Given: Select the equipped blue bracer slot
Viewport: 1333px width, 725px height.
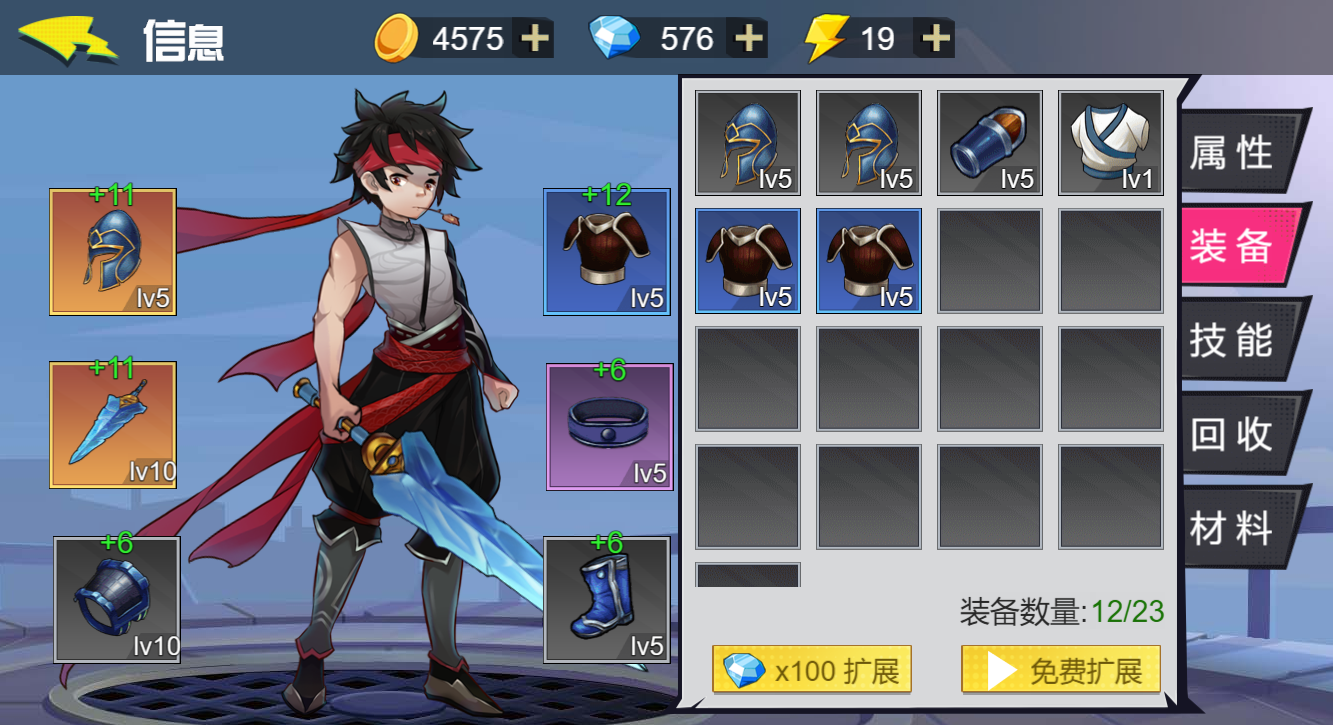Looking at the screenshot, I should (117, 600).
